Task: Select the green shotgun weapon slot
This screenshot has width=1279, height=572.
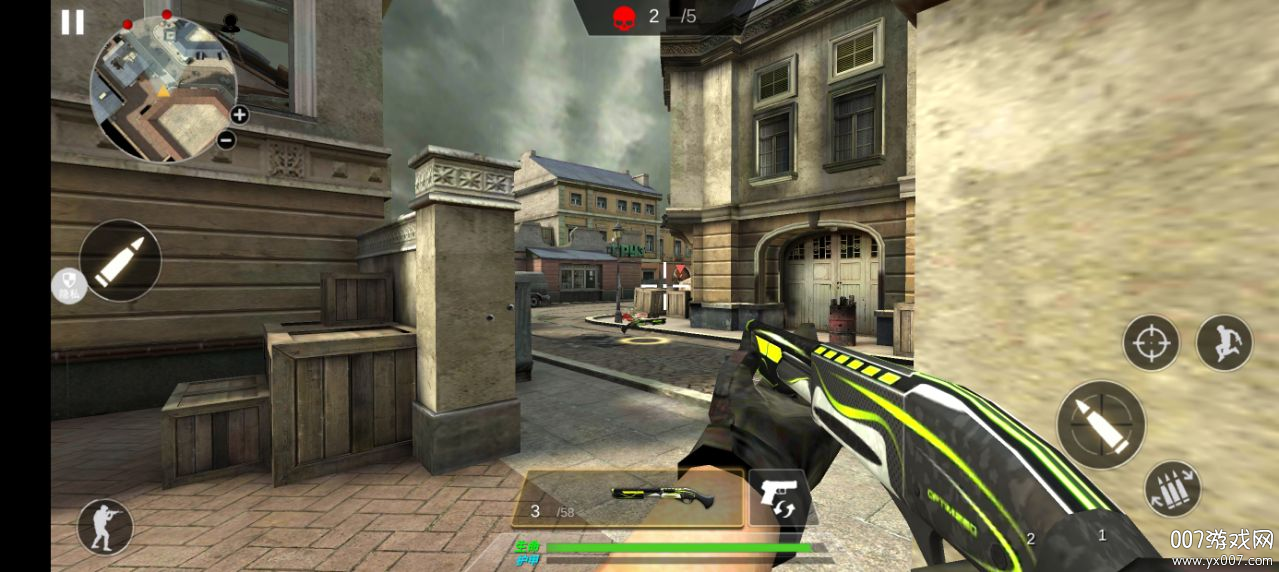Action: coord(628,498)
